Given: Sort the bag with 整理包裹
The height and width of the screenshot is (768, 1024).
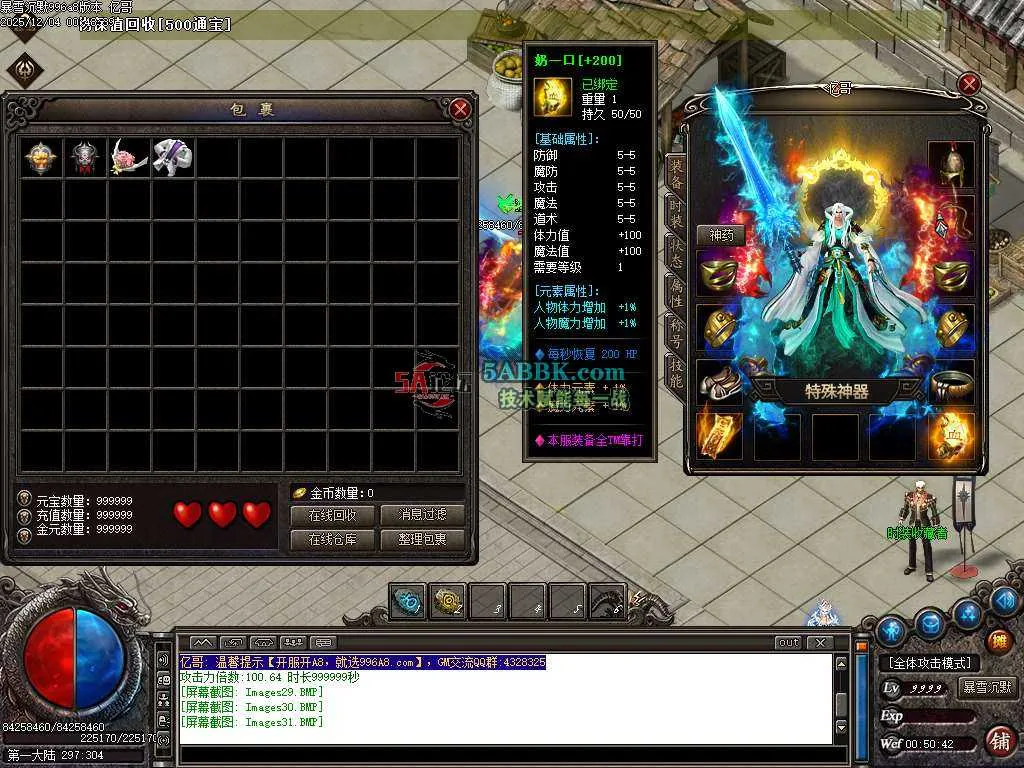Looking at the screenshot, I should click(x=423, y=539).
